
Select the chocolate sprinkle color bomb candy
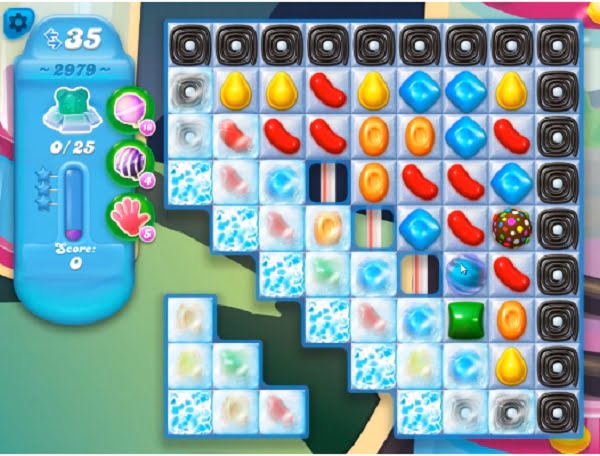[x=511, y=227]
